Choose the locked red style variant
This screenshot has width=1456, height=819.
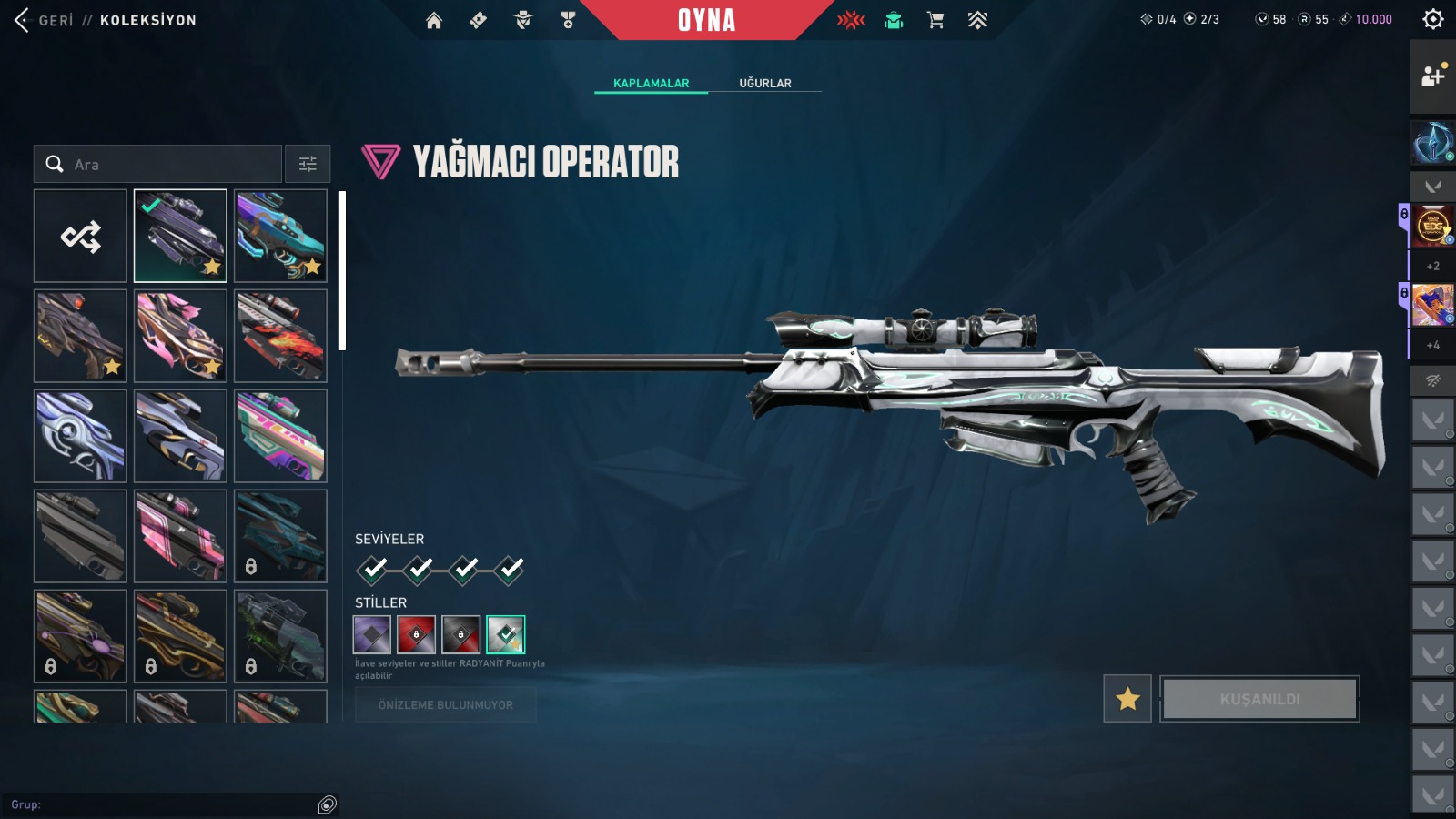tap(417, 634)
